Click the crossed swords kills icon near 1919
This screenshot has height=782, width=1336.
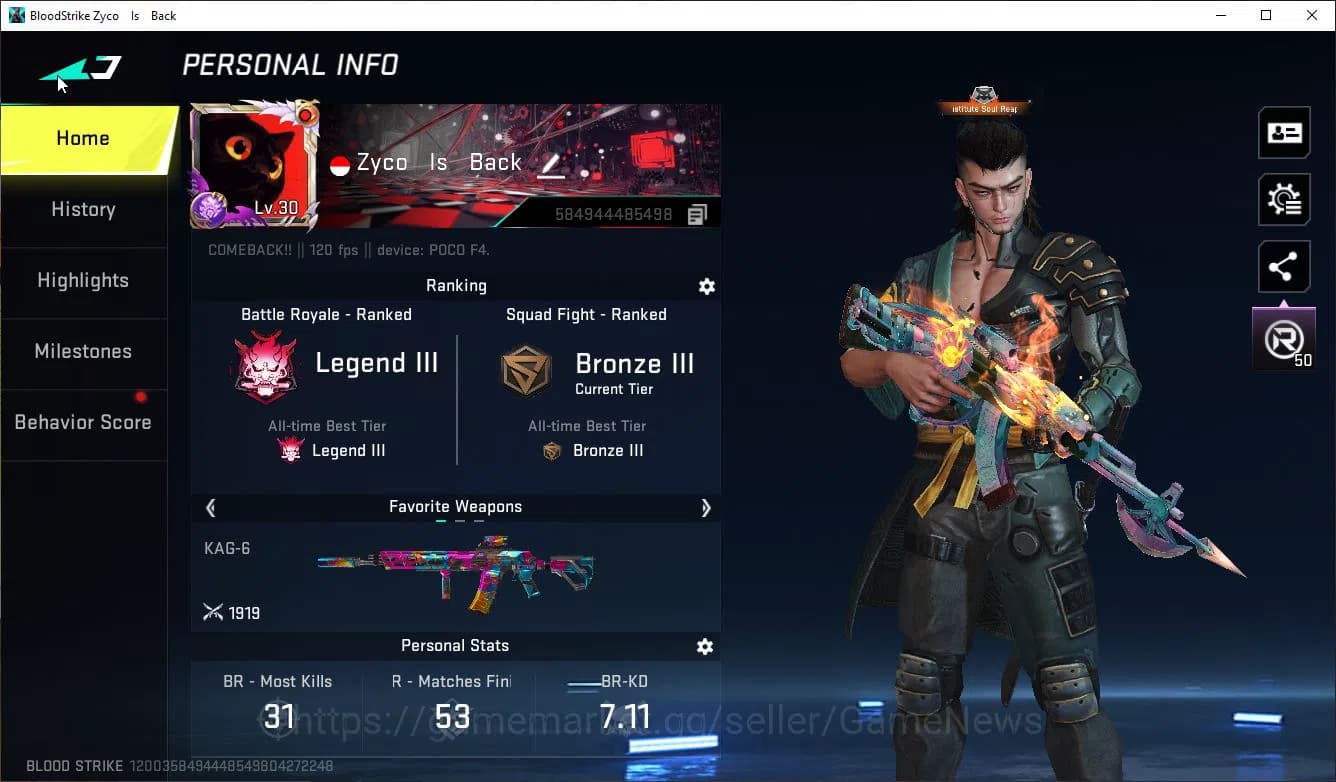[x=214, y=611]
